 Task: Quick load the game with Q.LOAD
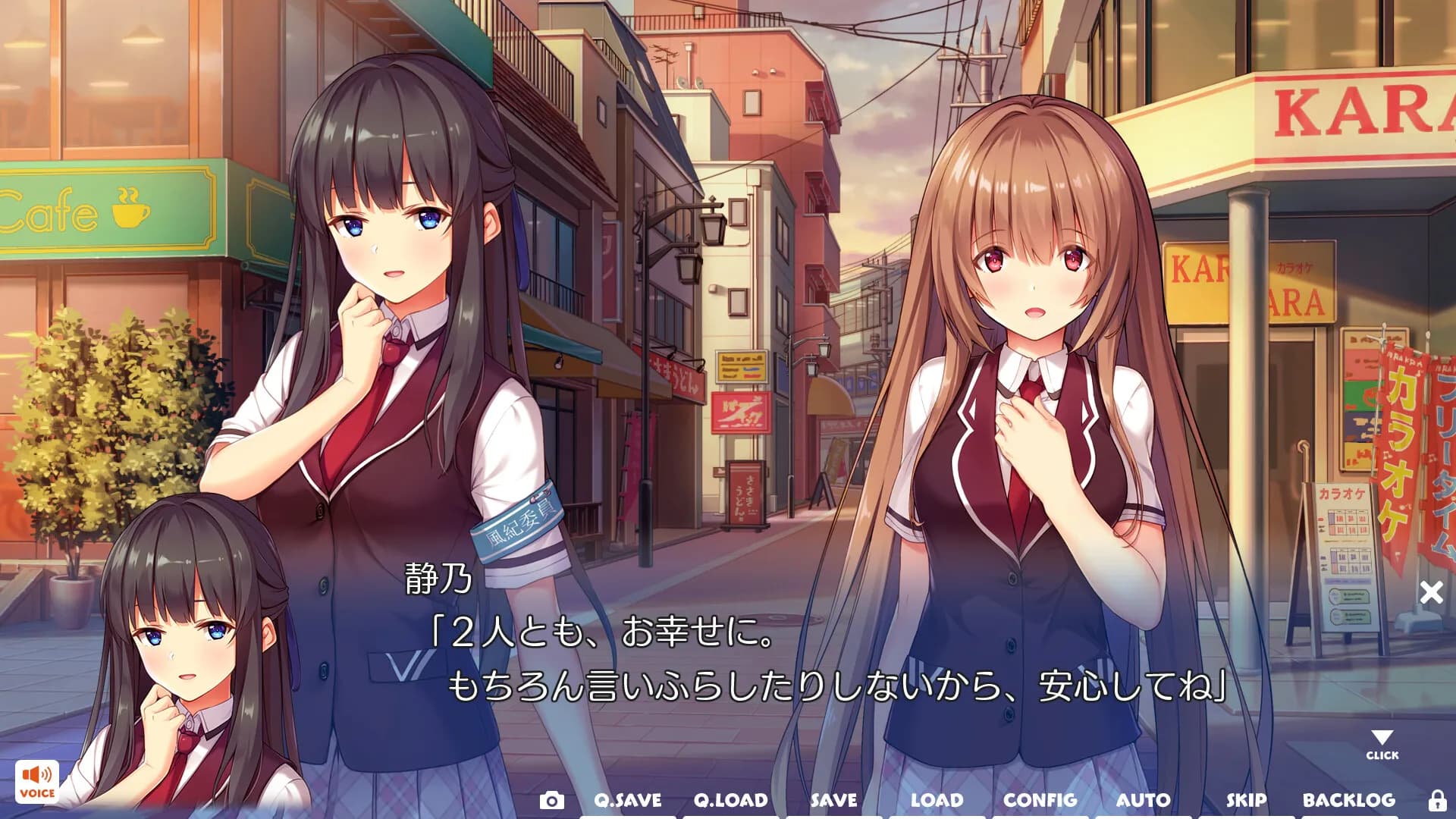729,799
